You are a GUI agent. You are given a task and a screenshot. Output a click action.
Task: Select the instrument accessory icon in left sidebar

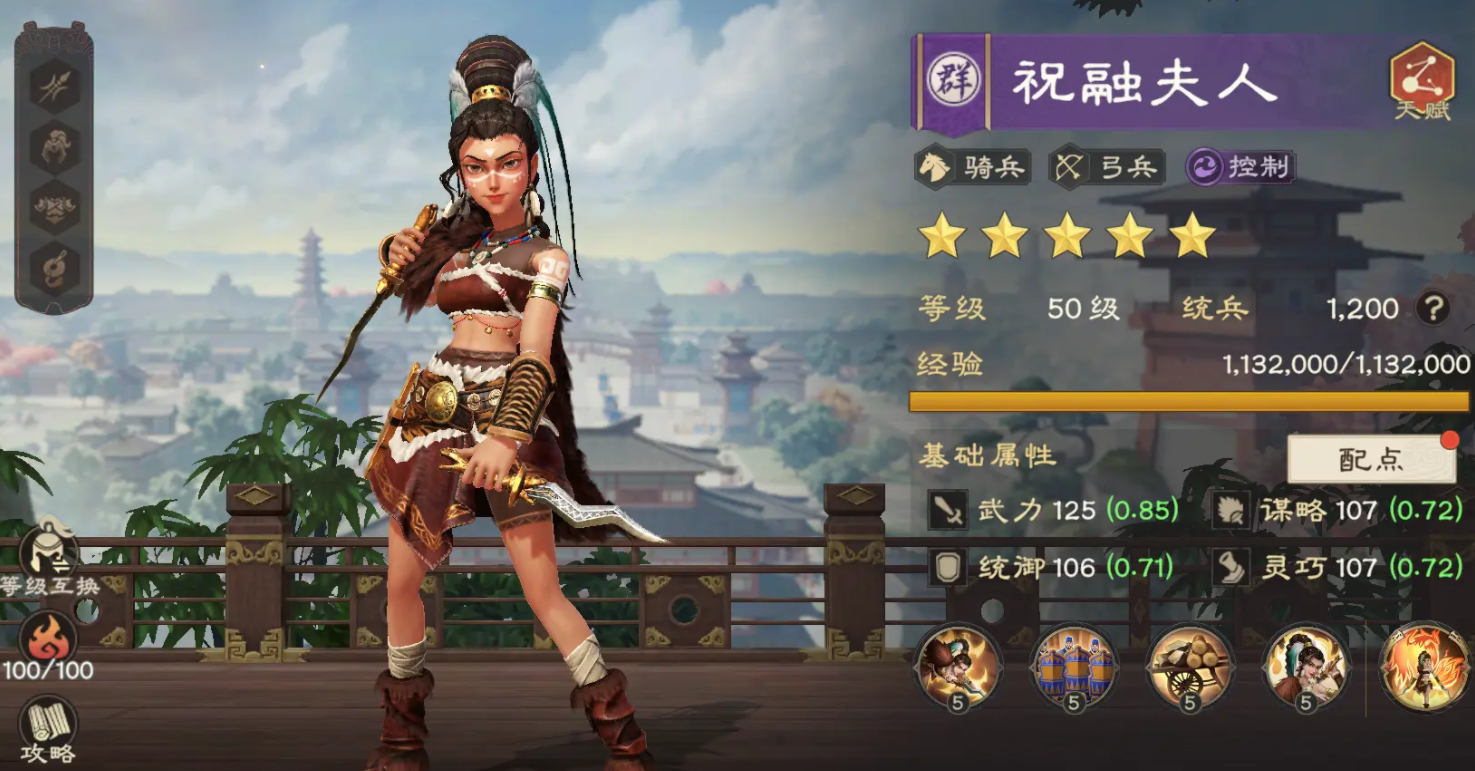(53, 262)
